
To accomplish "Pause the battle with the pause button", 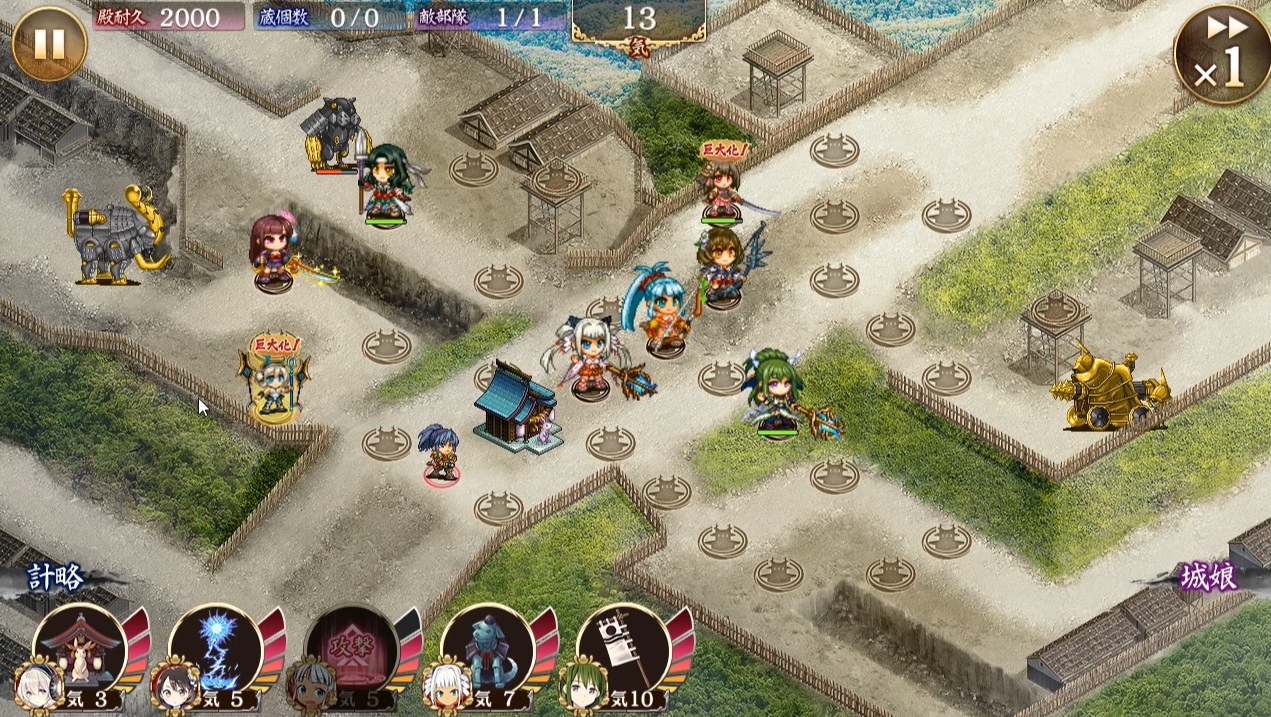I will (49, 43).
